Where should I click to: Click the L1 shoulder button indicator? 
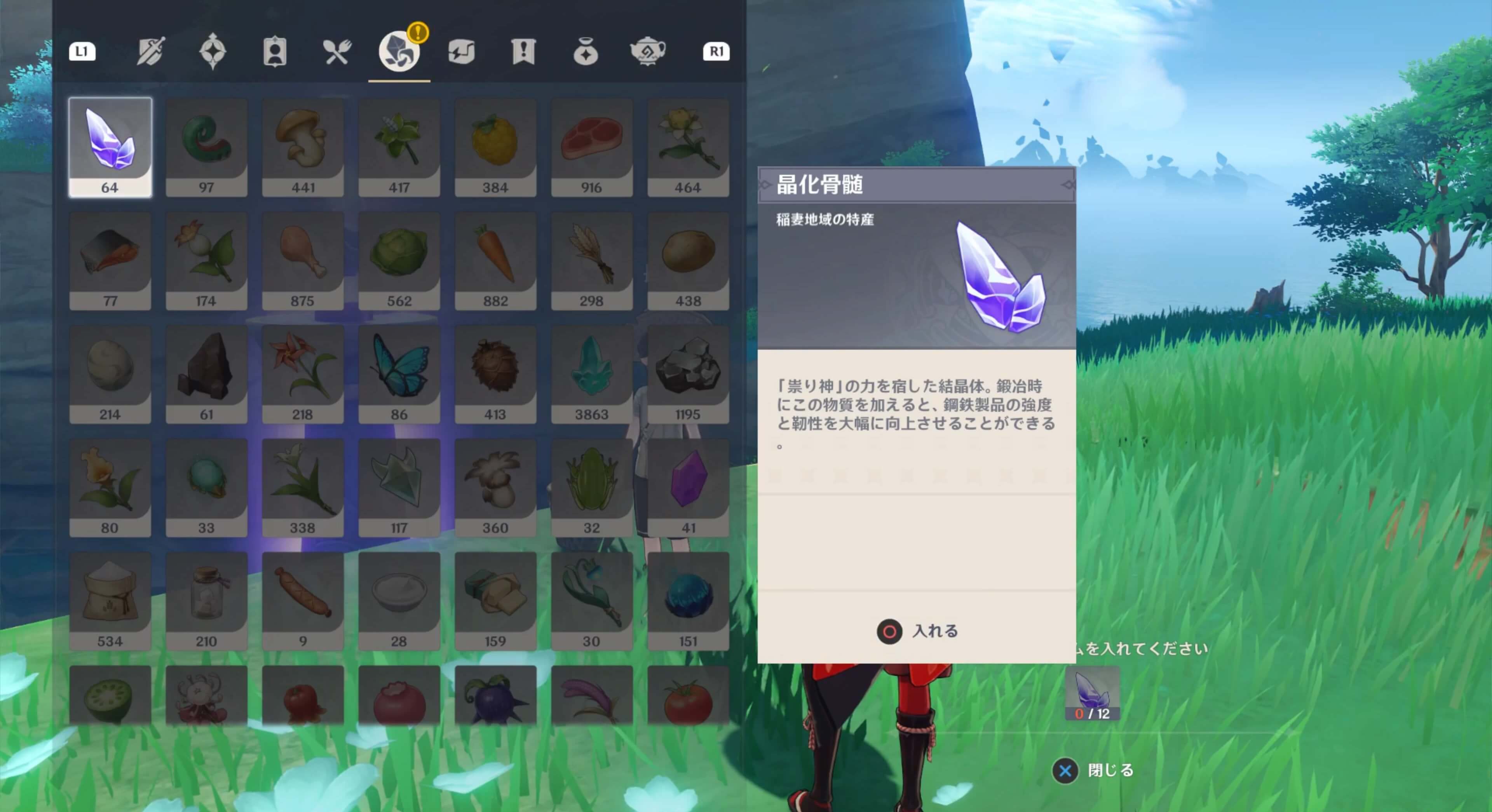click(82, 52)
